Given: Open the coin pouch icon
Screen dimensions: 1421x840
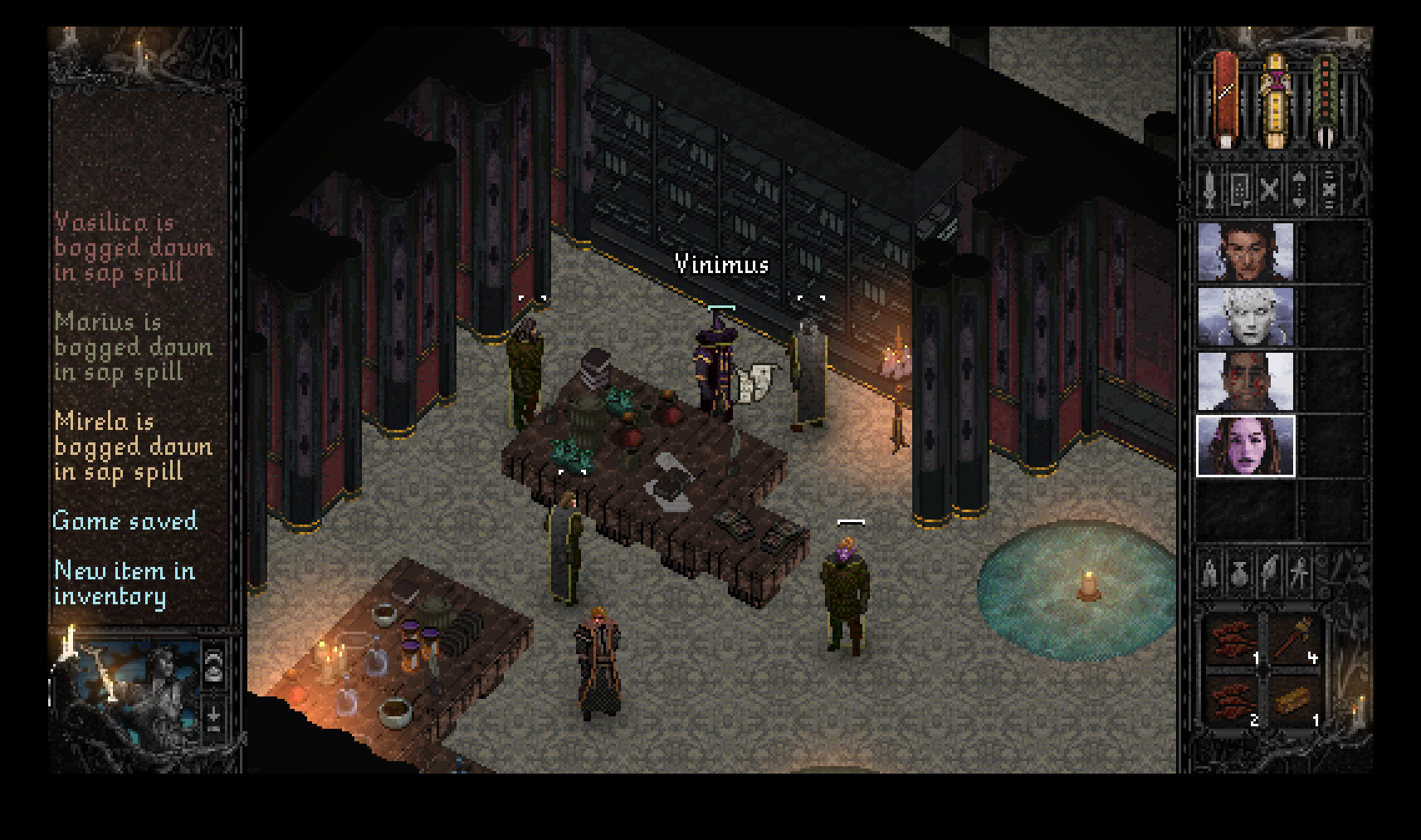Looking at the screenshot, I should click(1238, 574).
